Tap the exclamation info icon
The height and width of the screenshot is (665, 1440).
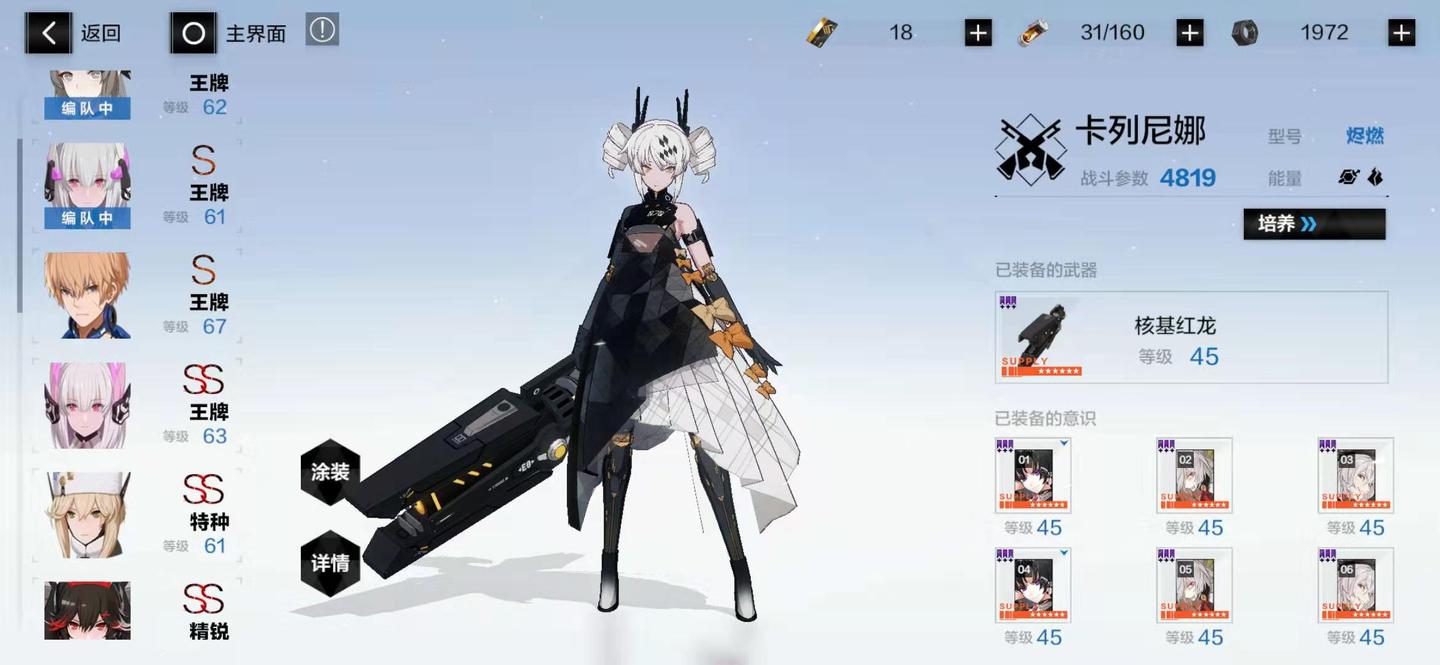coord(322,30)
